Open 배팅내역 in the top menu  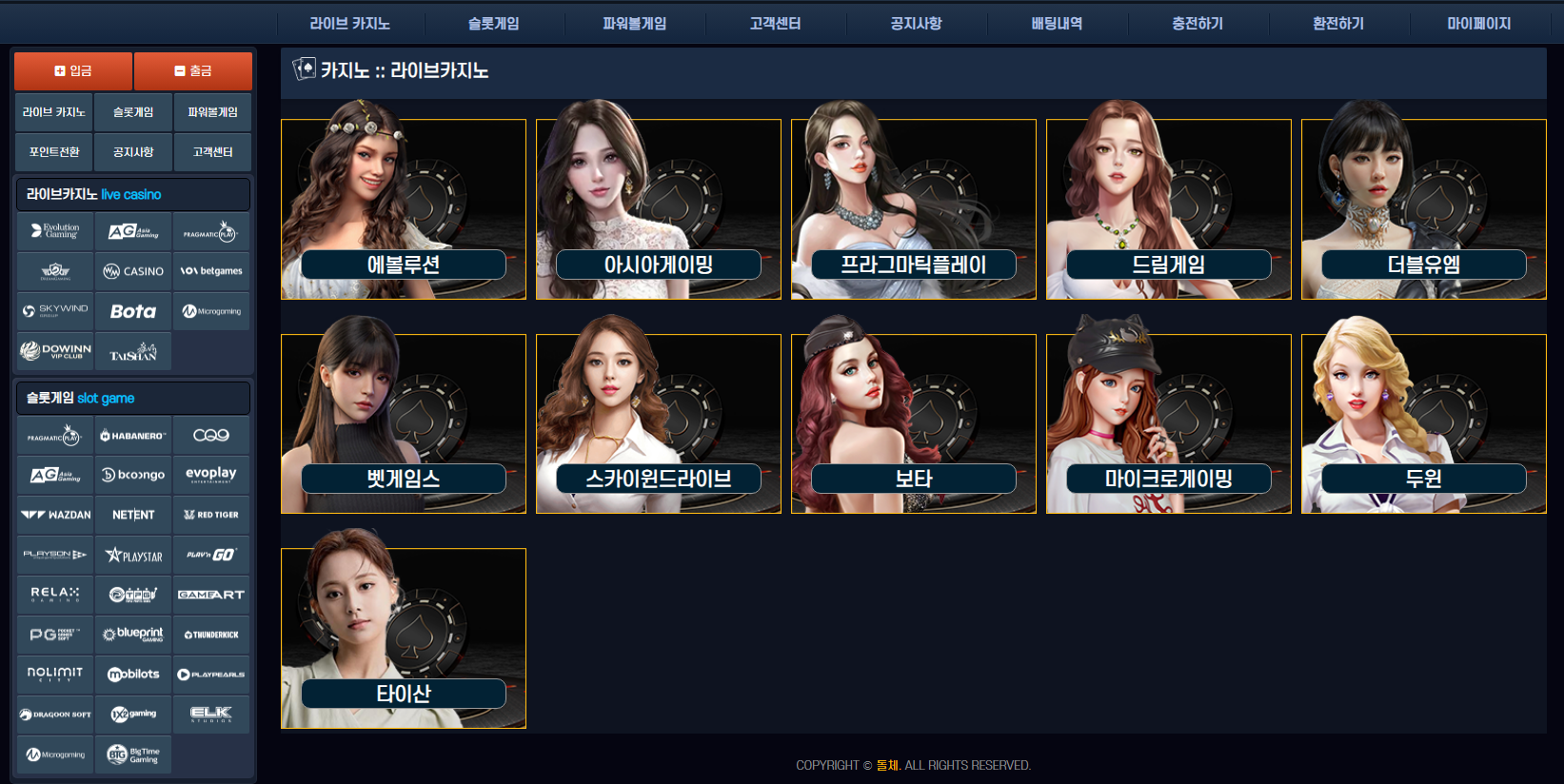pyautogui.click(x=1057, y=24)
